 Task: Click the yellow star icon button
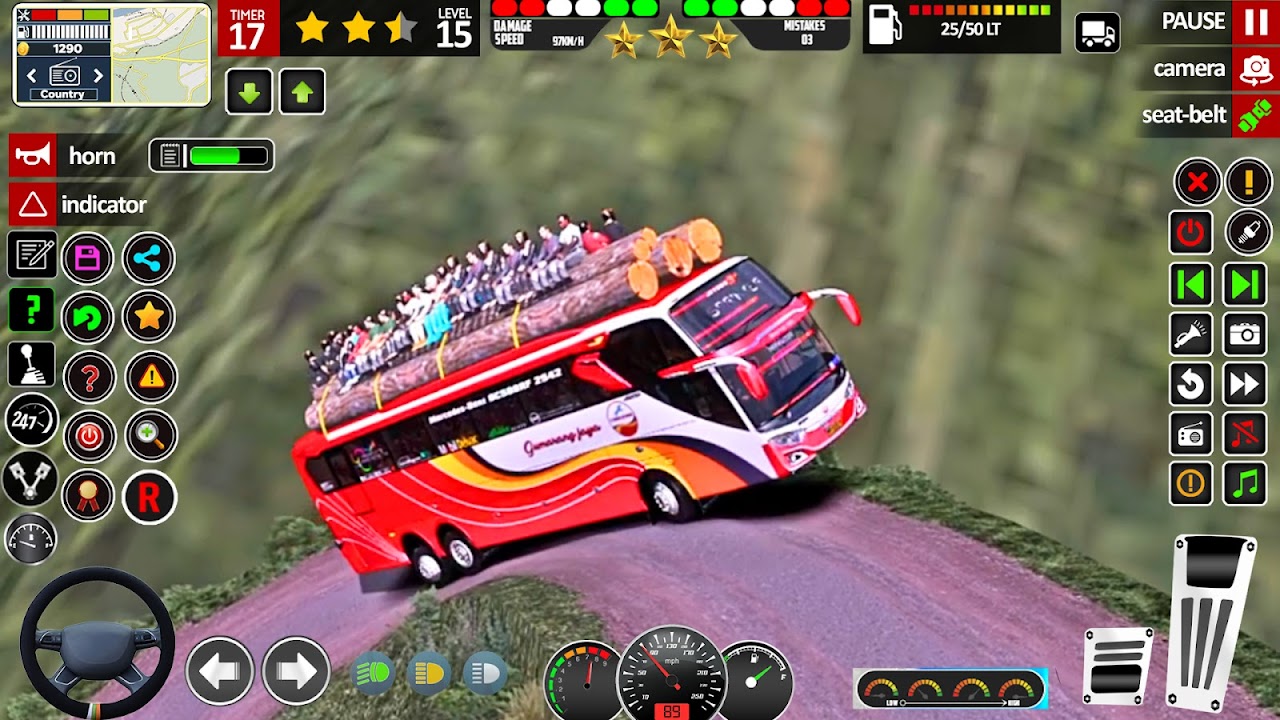pos(149,317)
